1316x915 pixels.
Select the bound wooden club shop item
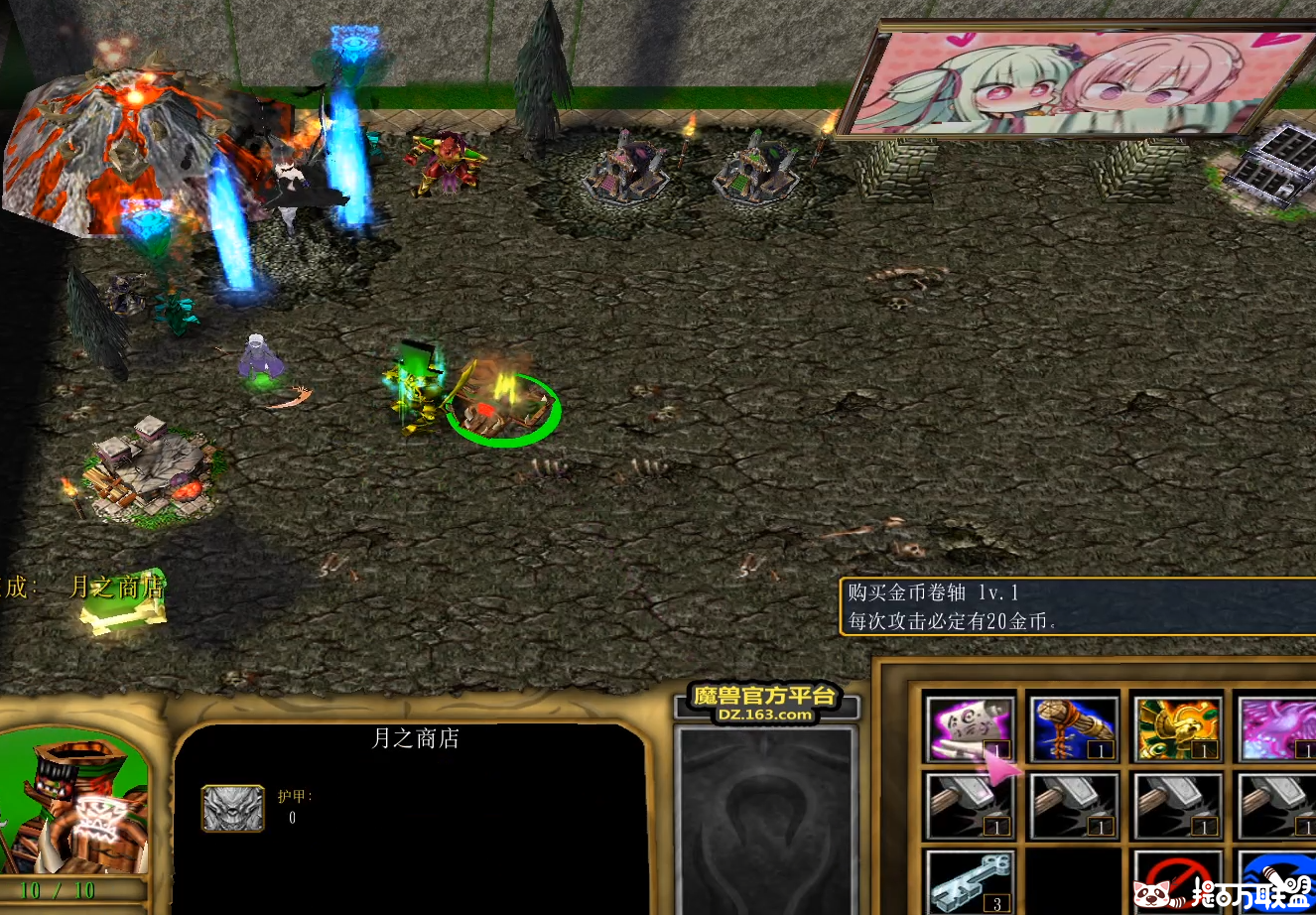(x=1074, y=727)
